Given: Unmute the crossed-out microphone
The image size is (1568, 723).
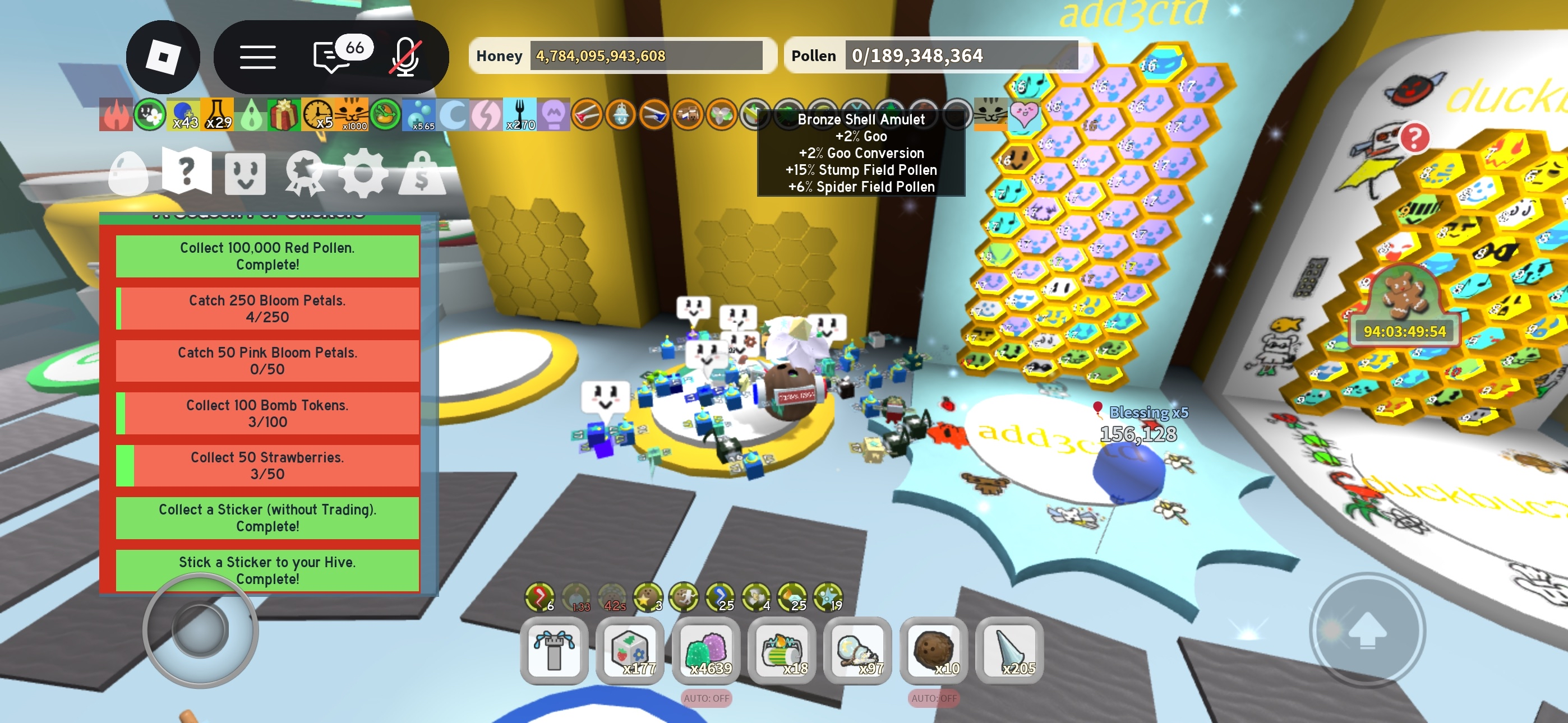Looking at the screenshot, I should point(406,57).
